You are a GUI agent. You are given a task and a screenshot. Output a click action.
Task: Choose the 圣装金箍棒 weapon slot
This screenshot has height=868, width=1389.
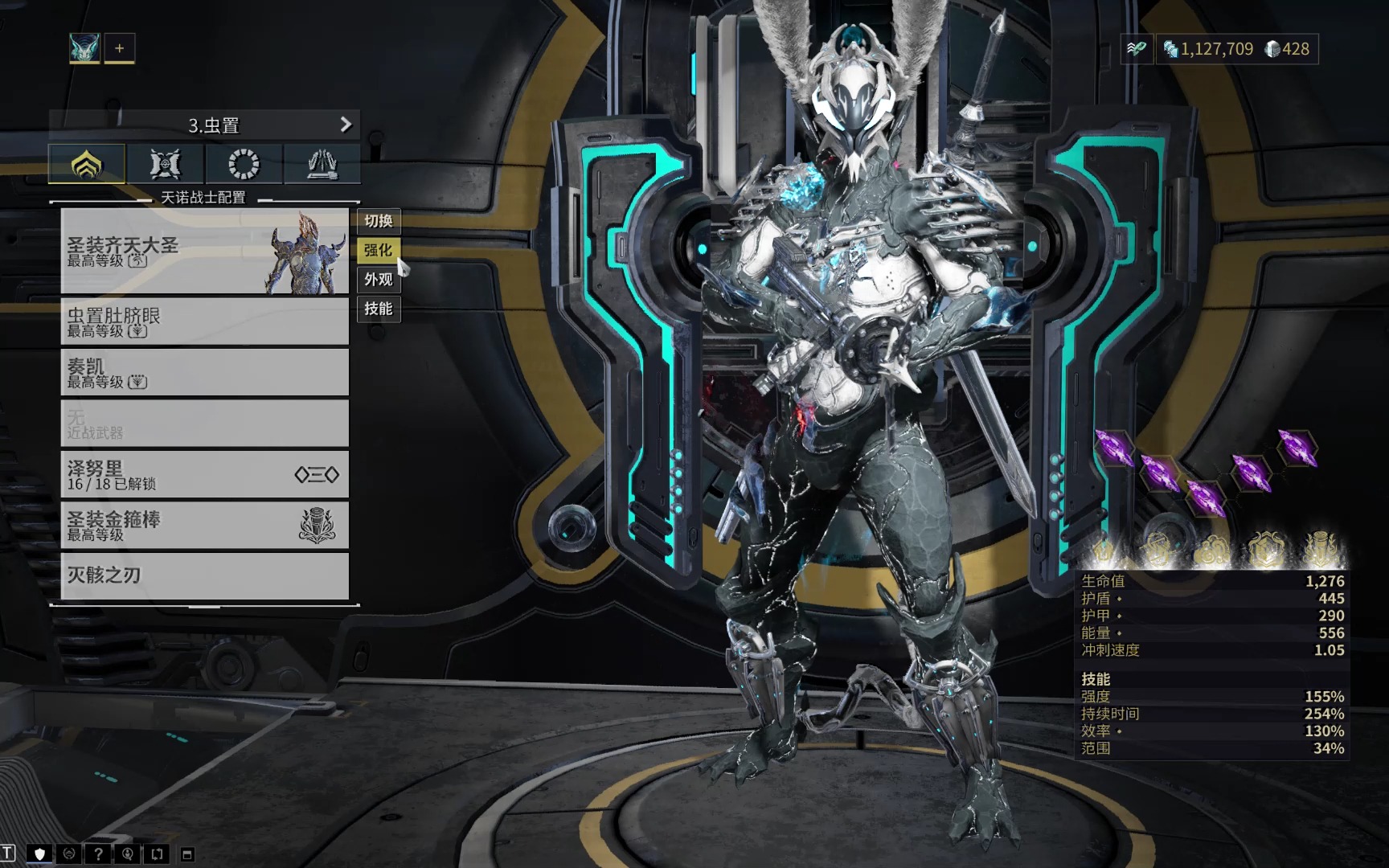[x=205, y=526]
